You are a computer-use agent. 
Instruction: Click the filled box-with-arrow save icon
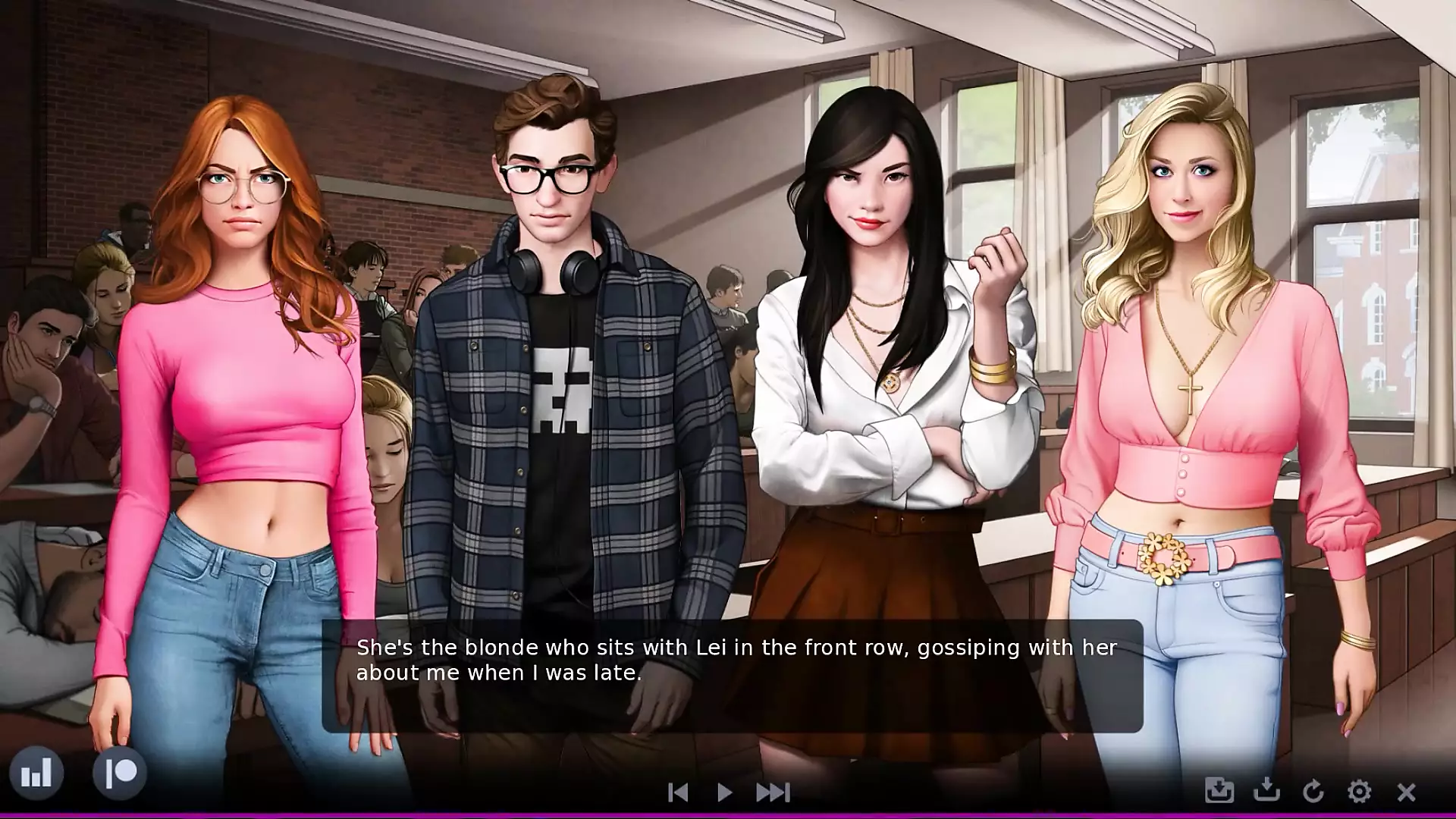[x=1219, y=791]
